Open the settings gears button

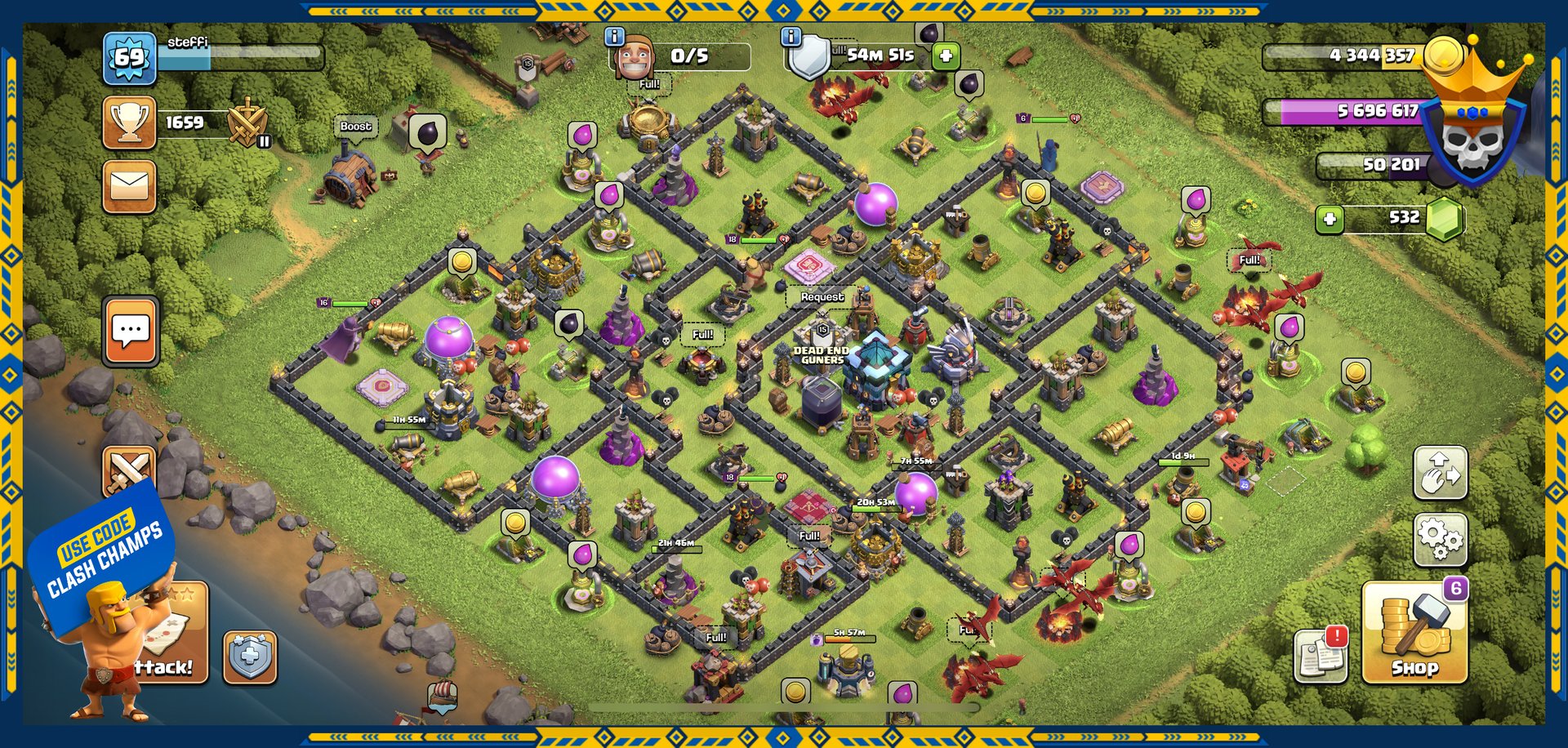[1440, 539]
